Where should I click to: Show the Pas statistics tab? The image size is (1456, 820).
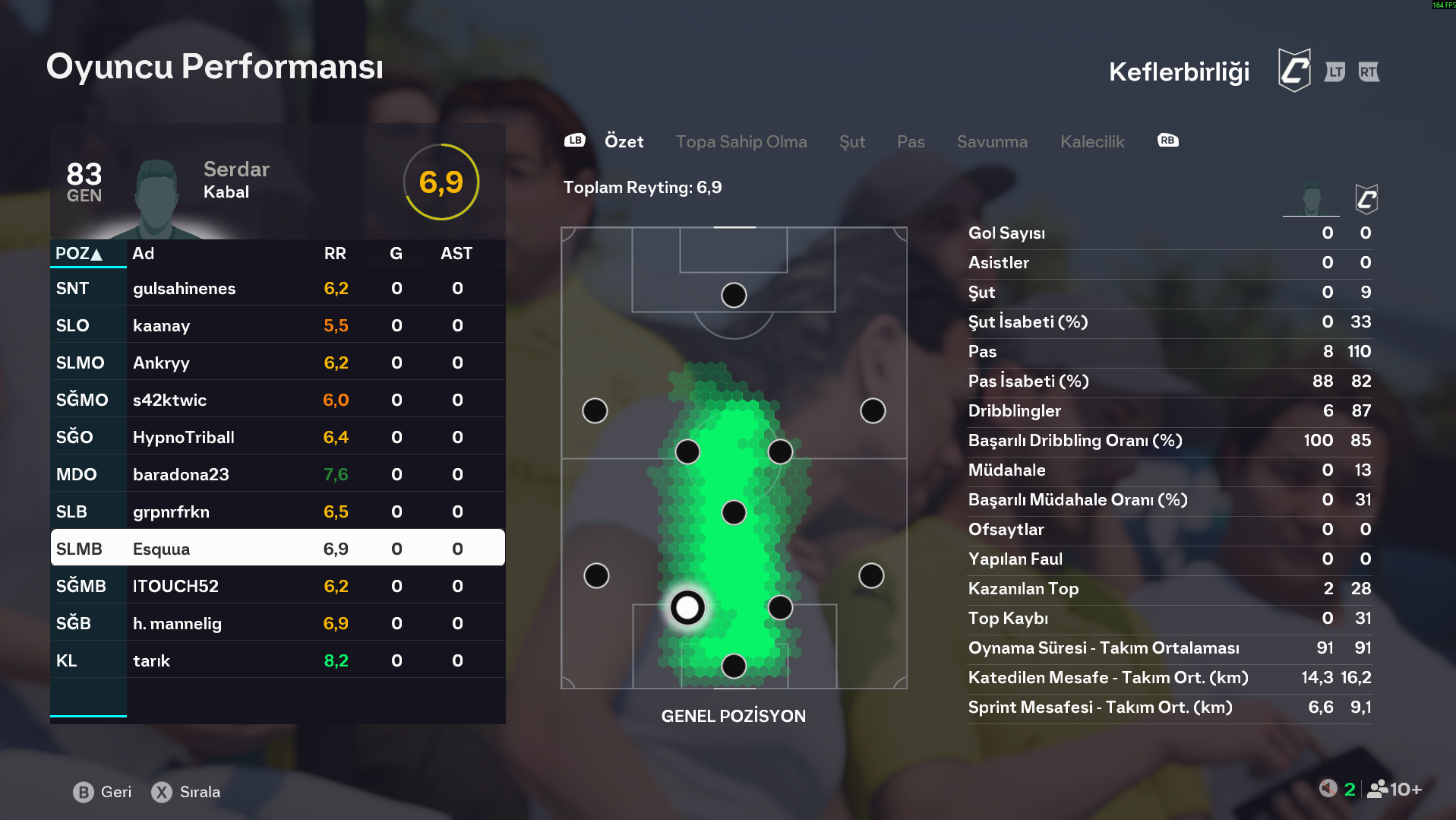(910, 141)
